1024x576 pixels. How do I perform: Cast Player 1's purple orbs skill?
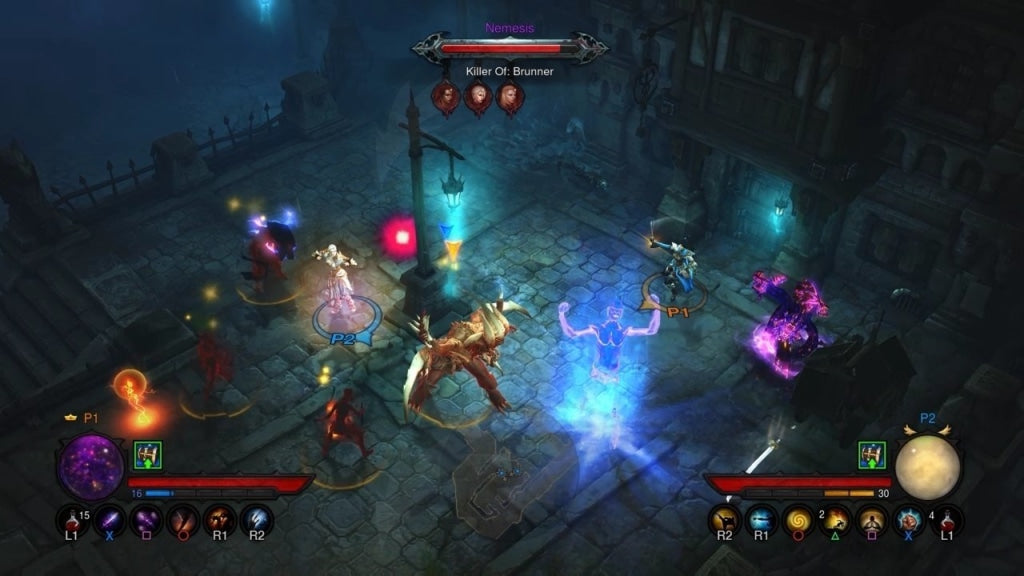(146, 520)
